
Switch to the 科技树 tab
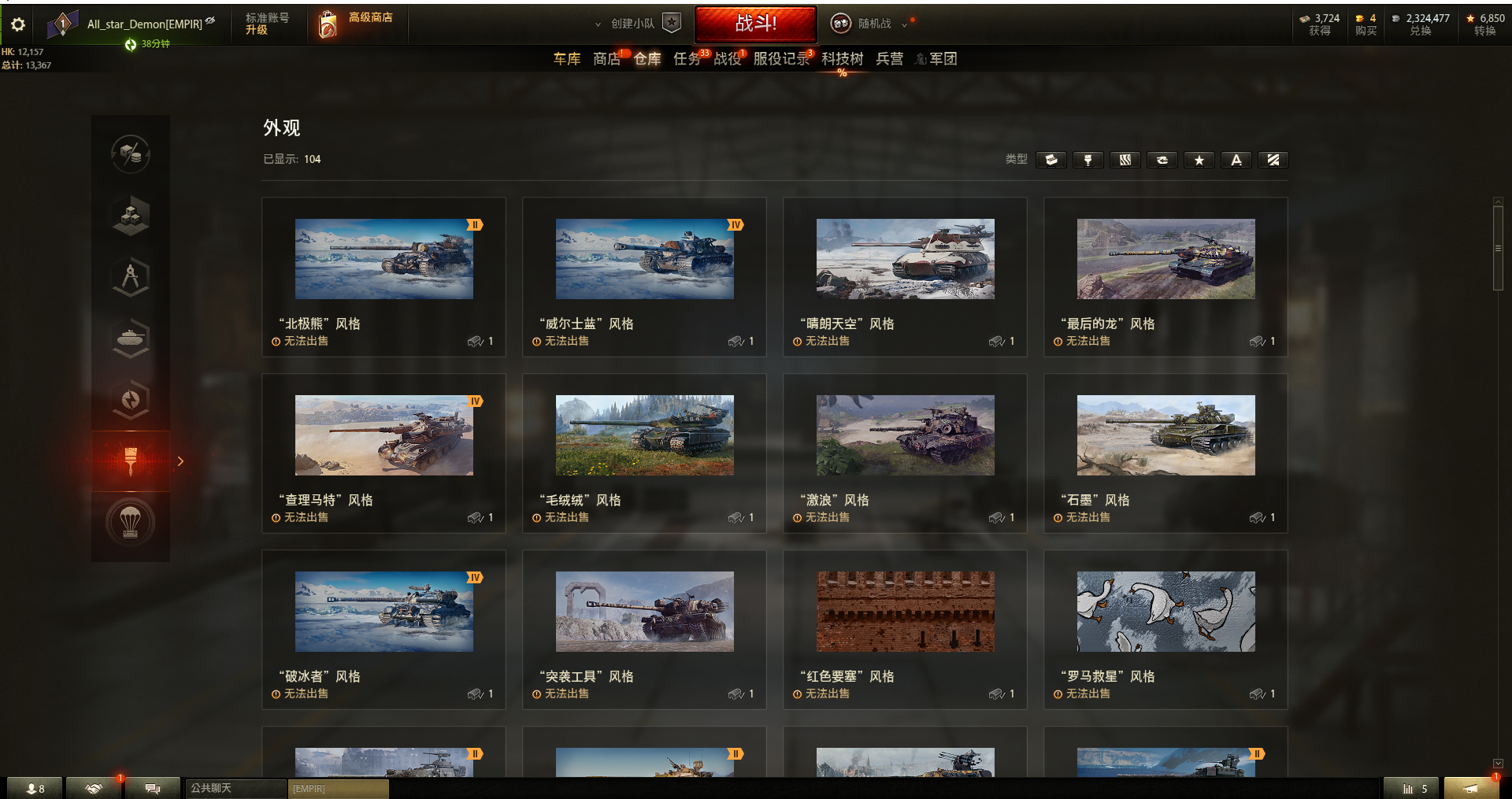(x=841, y=59)
